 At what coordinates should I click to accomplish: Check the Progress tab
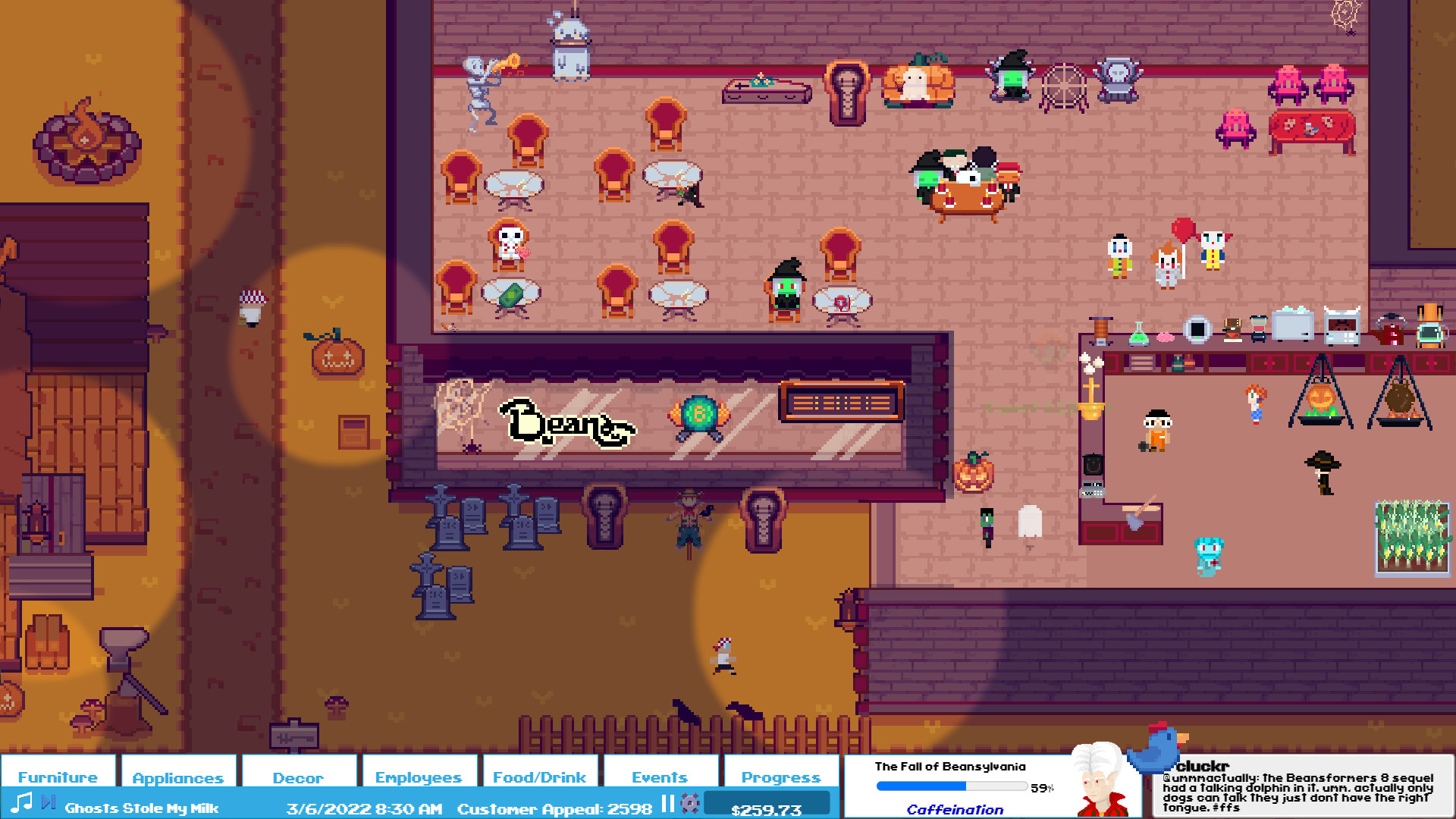pyautogui.click(x=782, y=777)
